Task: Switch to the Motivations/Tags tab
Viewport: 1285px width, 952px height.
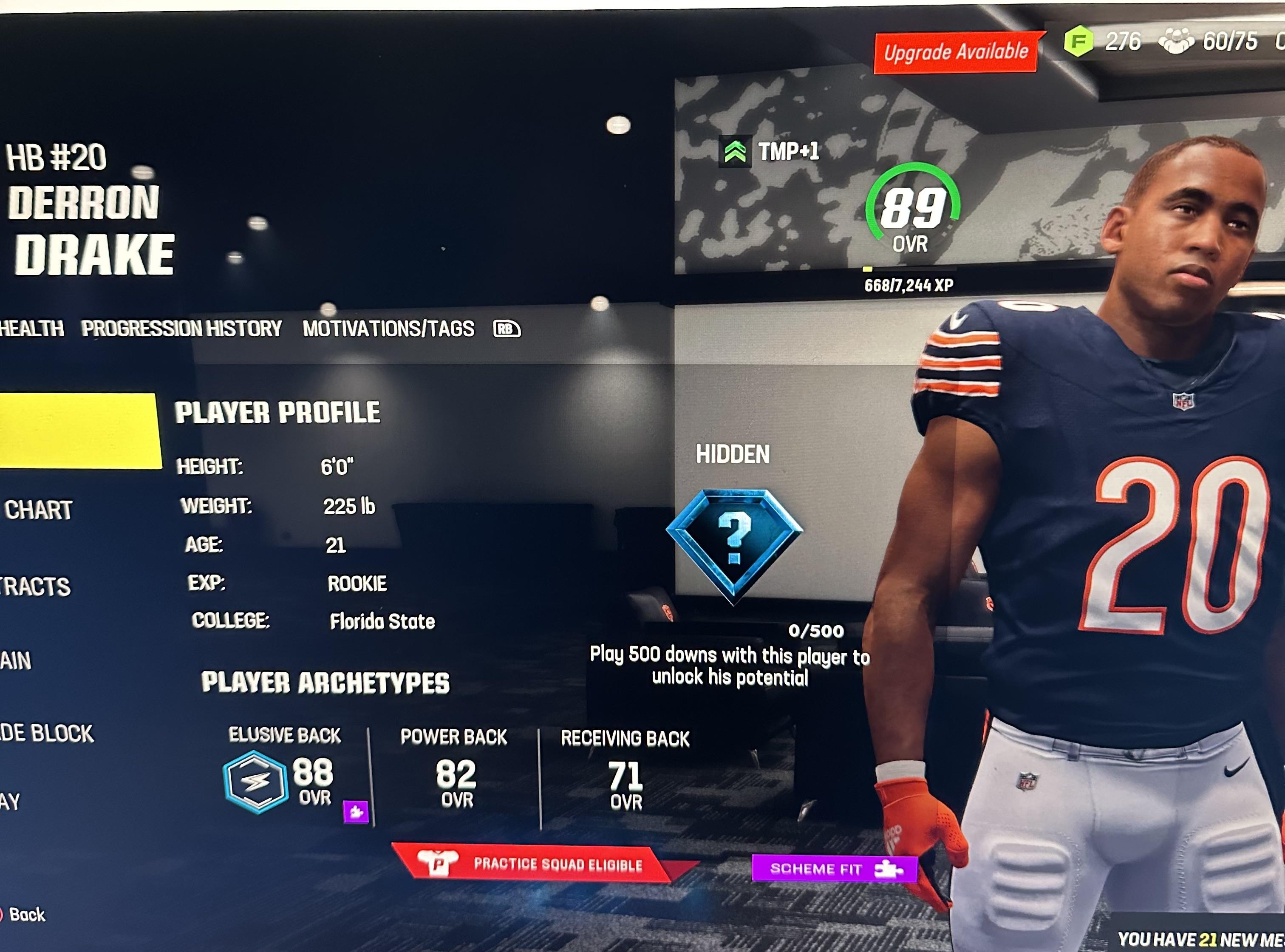Action: (x=388, y=329)
